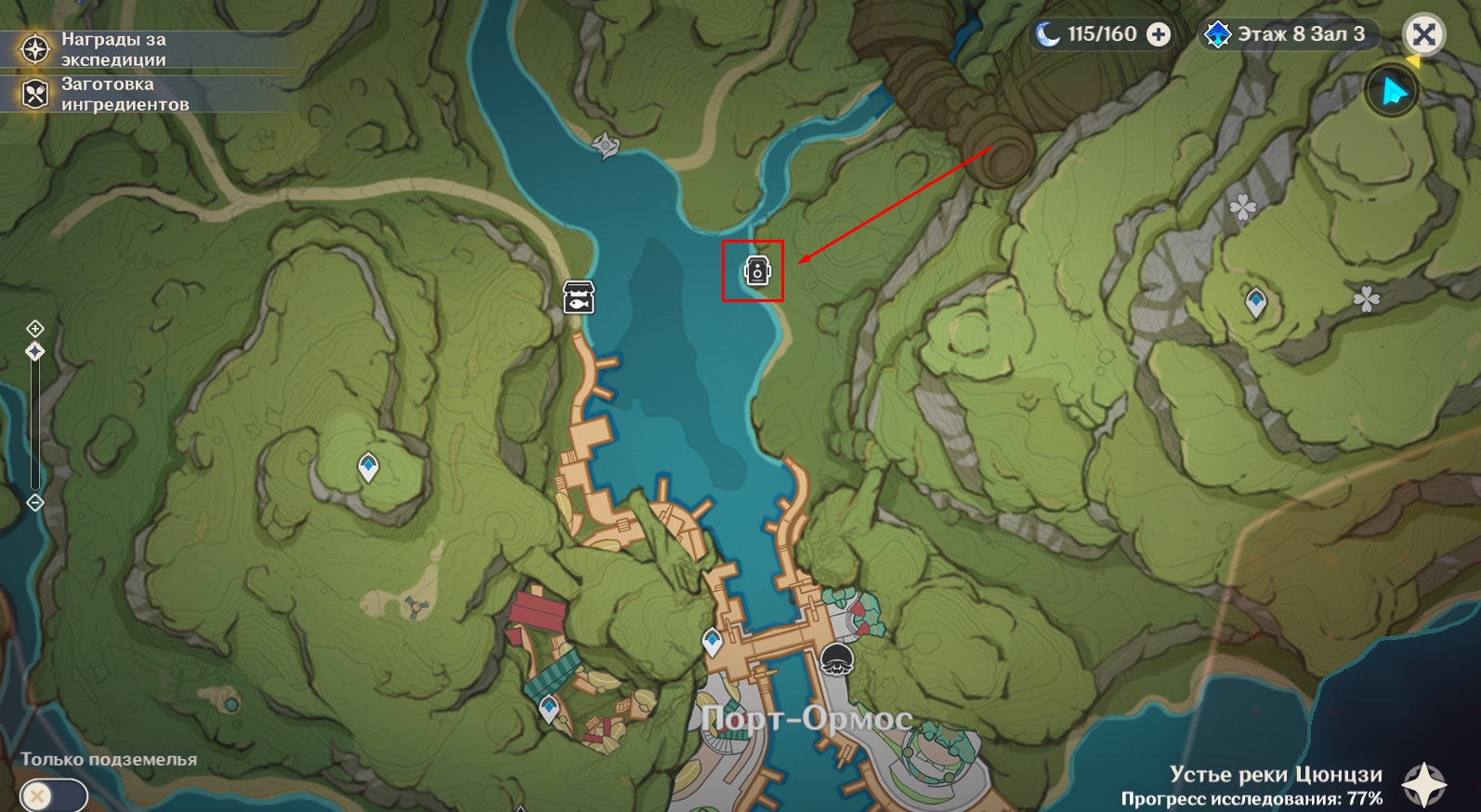
Task: Select the fishing association shop marker
Action: (578, 297)
